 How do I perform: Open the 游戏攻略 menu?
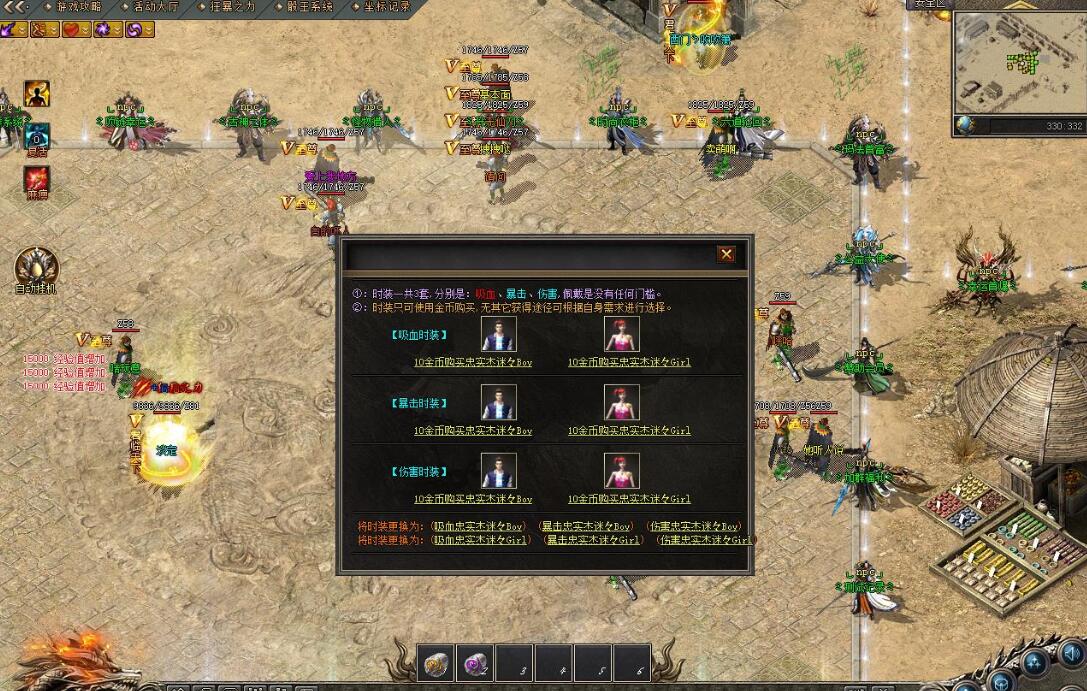click(x=77, y=6)
